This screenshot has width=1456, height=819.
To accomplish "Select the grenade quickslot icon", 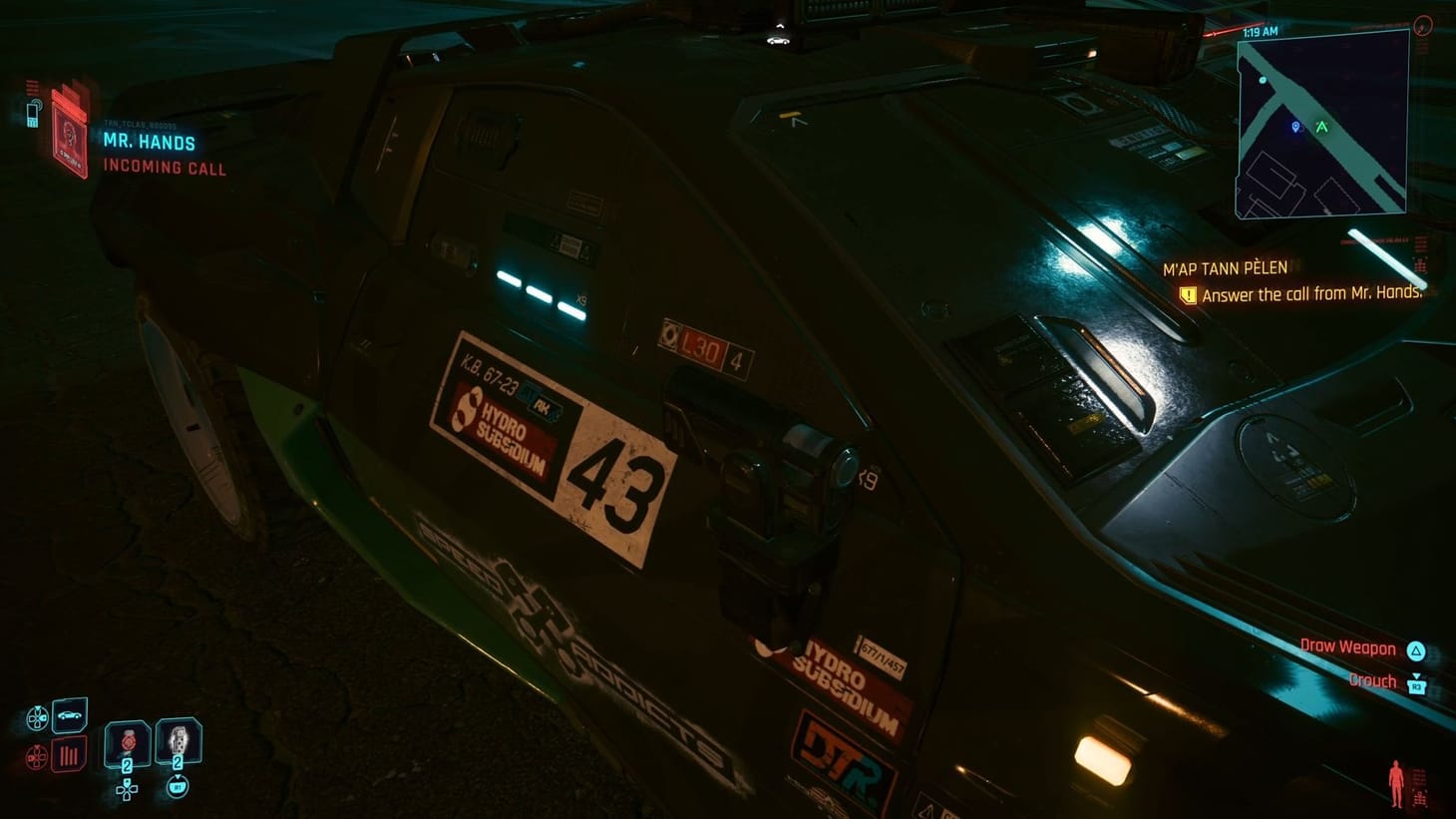I will pos(178,740).
